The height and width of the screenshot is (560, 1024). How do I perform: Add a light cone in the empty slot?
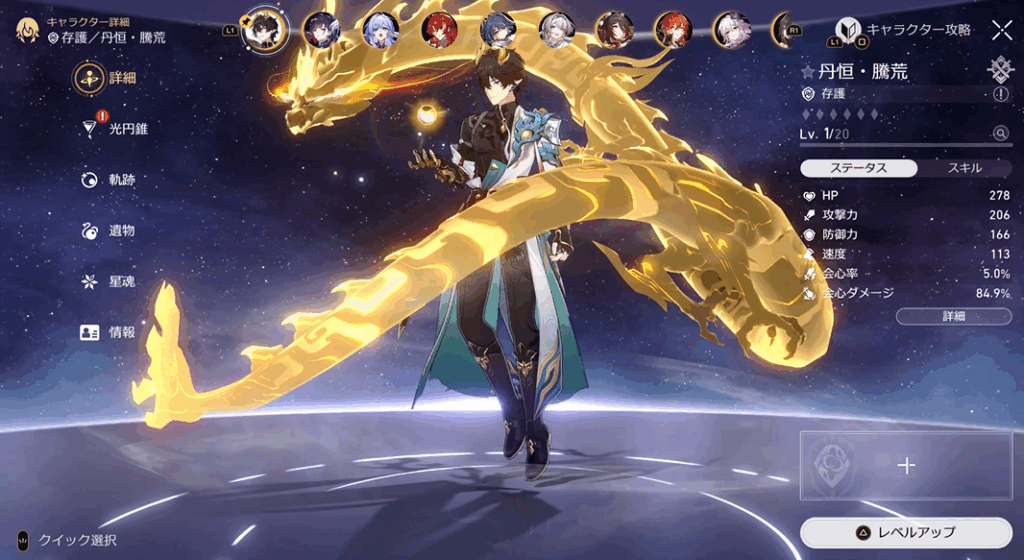(906, 465)
